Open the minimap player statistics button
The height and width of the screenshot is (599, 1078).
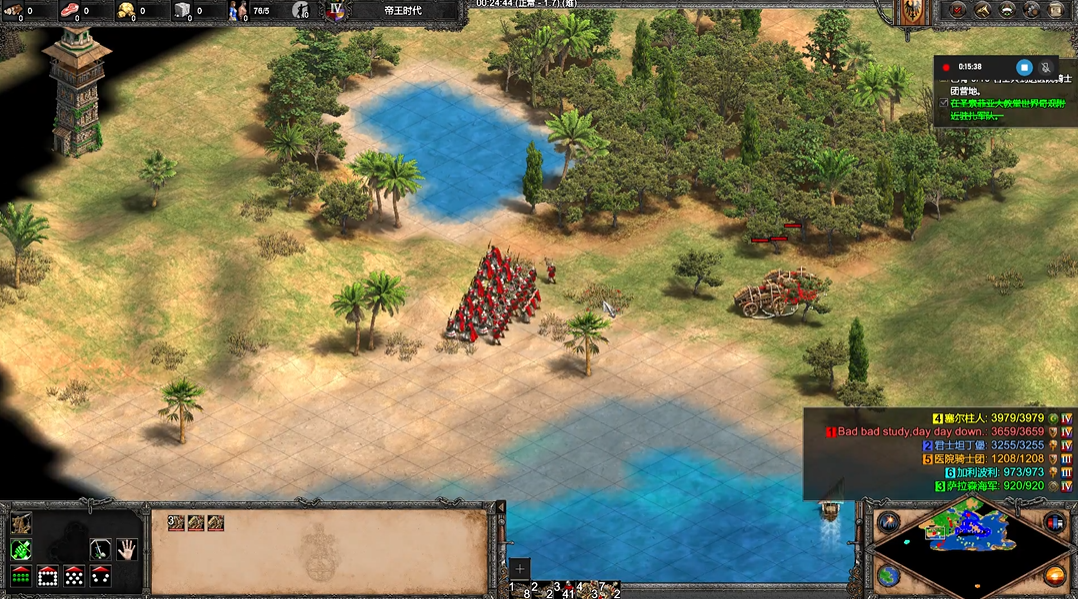1053,522
